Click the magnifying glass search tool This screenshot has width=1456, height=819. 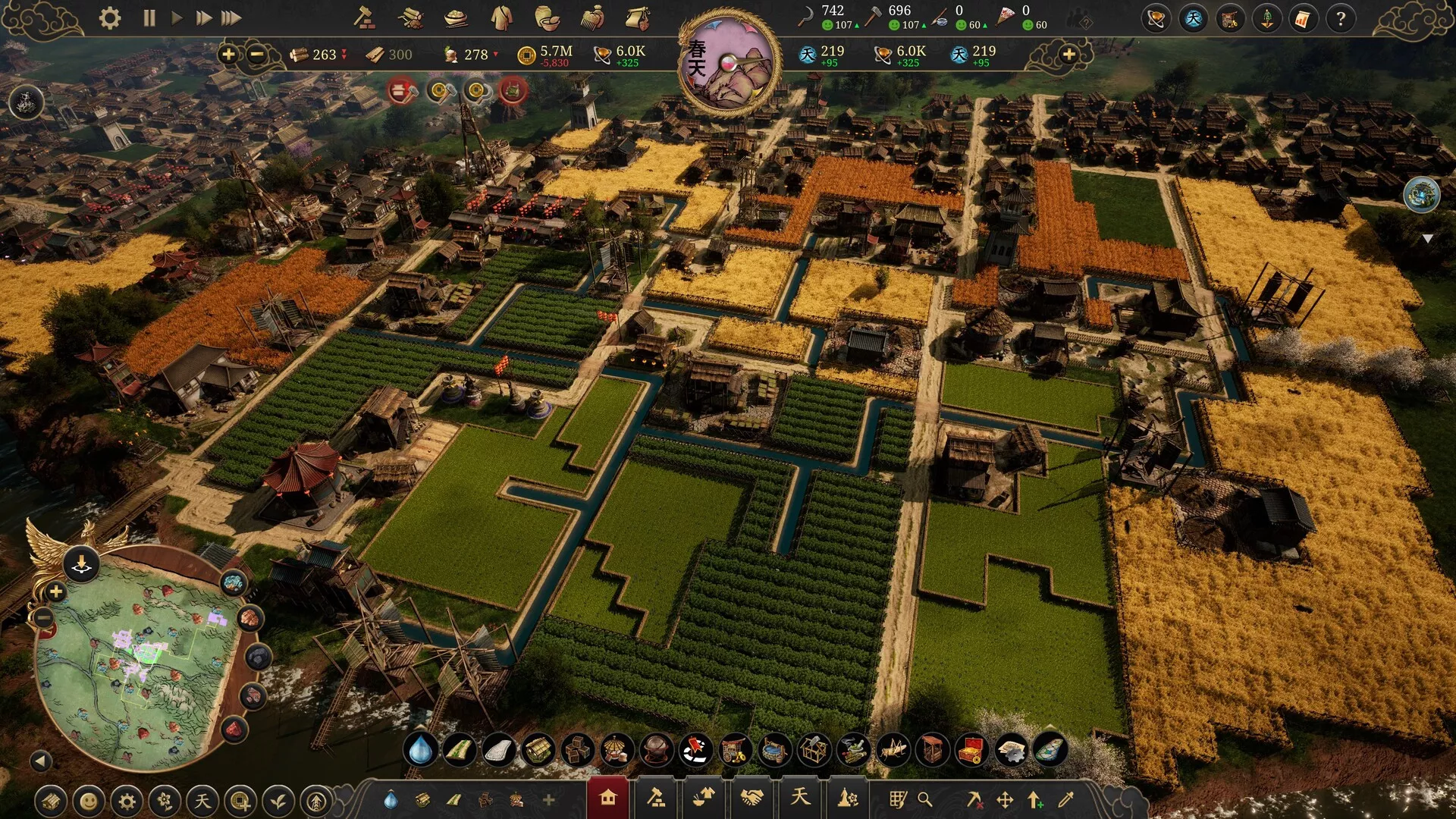click(x=924, y=799)
